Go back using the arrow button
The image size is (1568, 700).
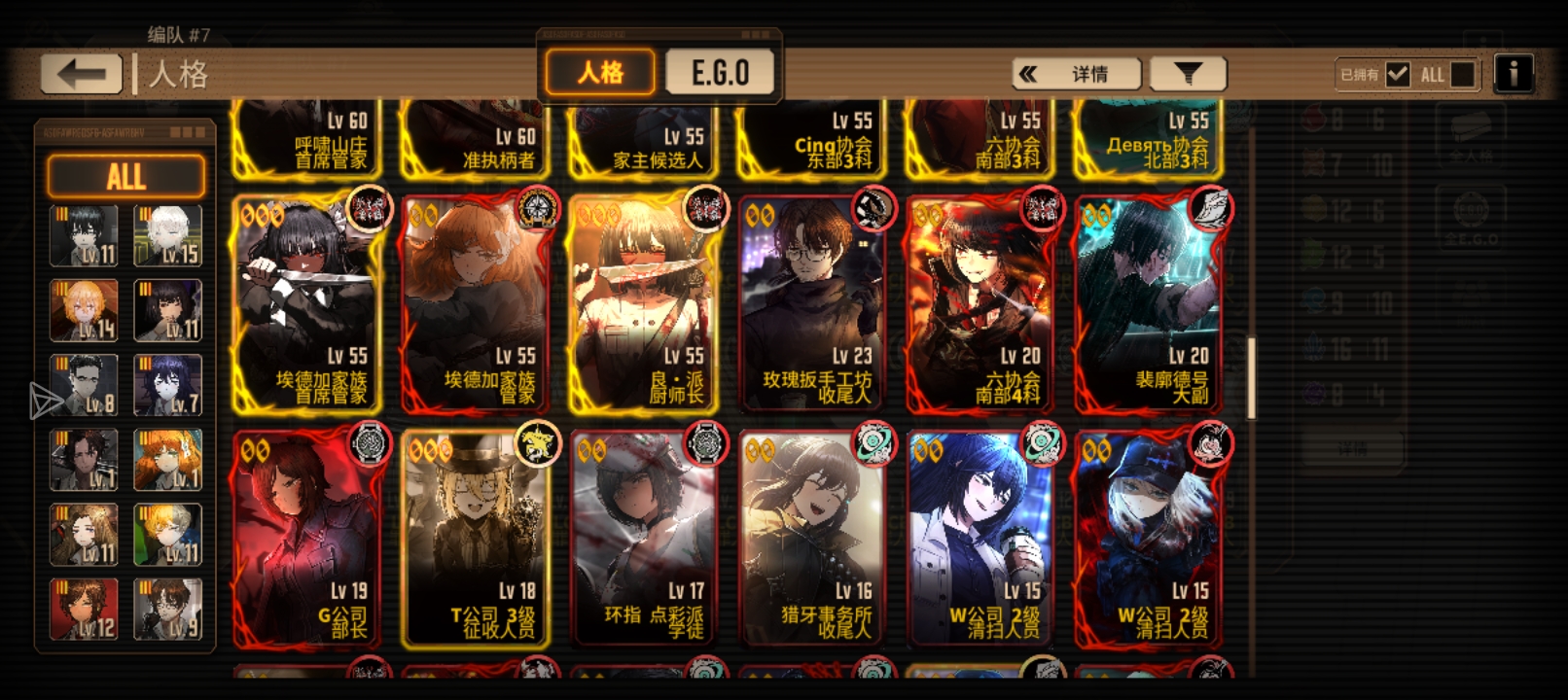point(82,71)
